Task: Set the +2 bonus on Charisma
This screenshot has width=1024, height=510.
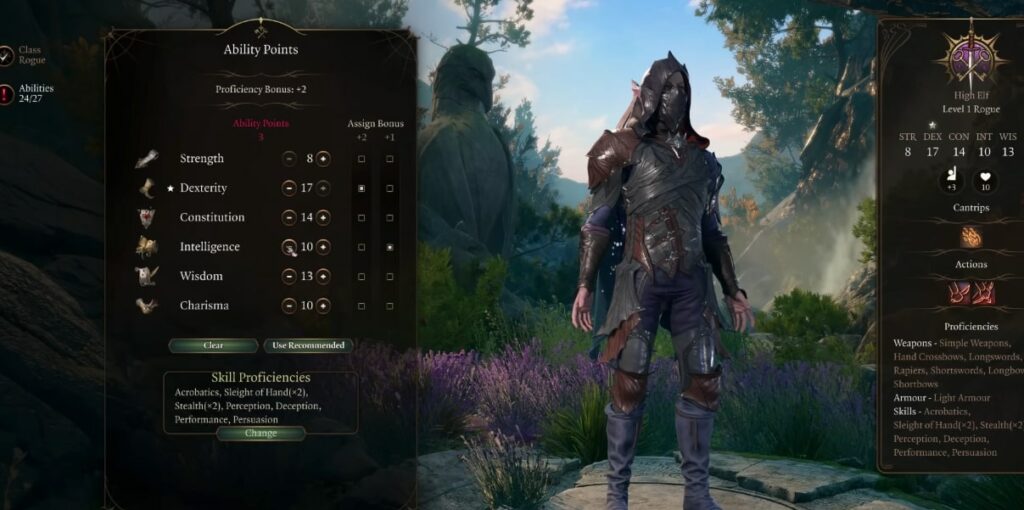Action: tap(361, 305)
